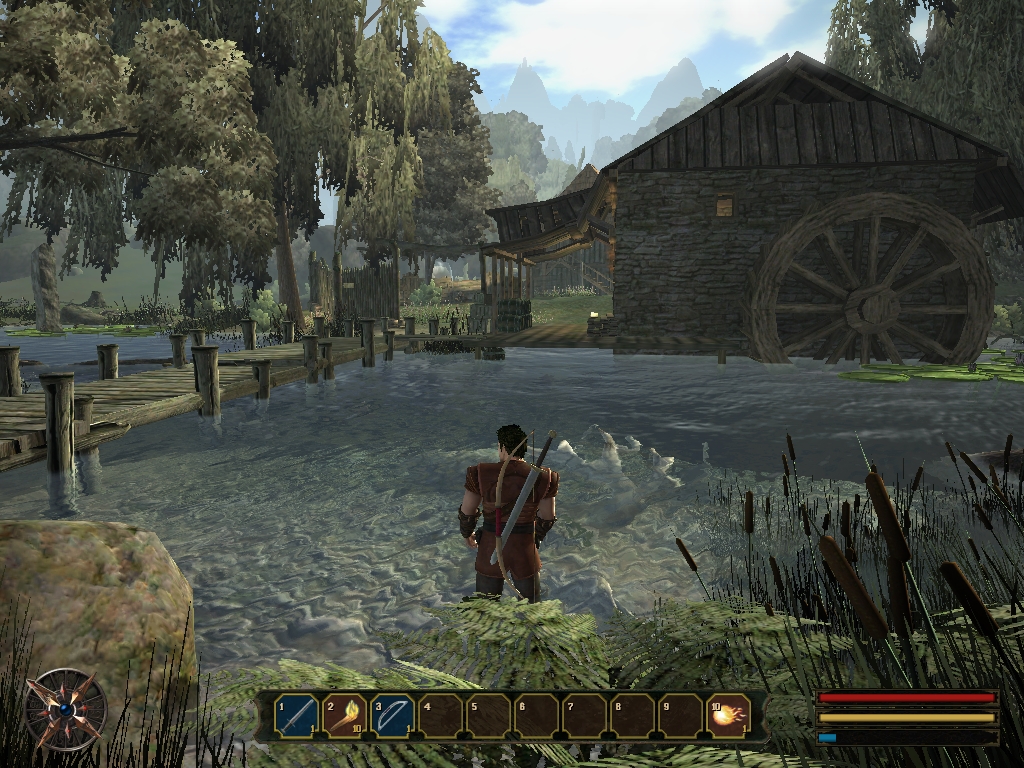Click the compass rose
The image size is (1024, 768).
click(x=66, y=709)
